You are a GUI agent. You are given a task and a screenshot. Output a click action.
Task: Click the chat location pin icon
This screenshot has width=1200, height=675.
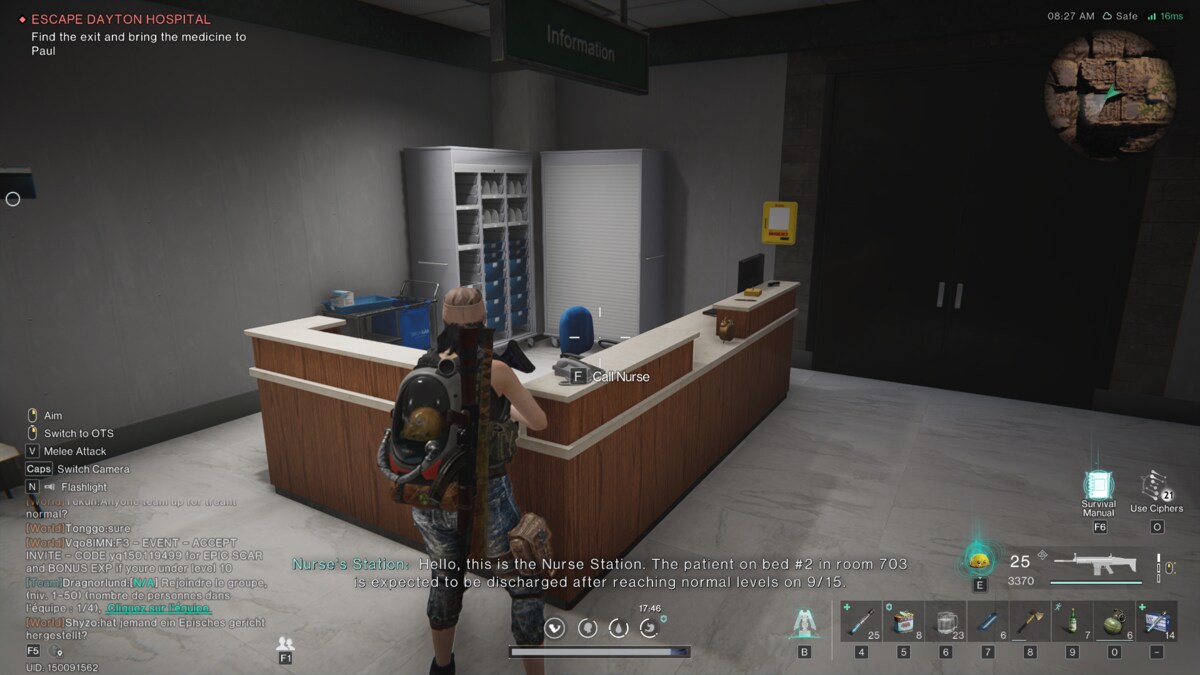(60, 652)
